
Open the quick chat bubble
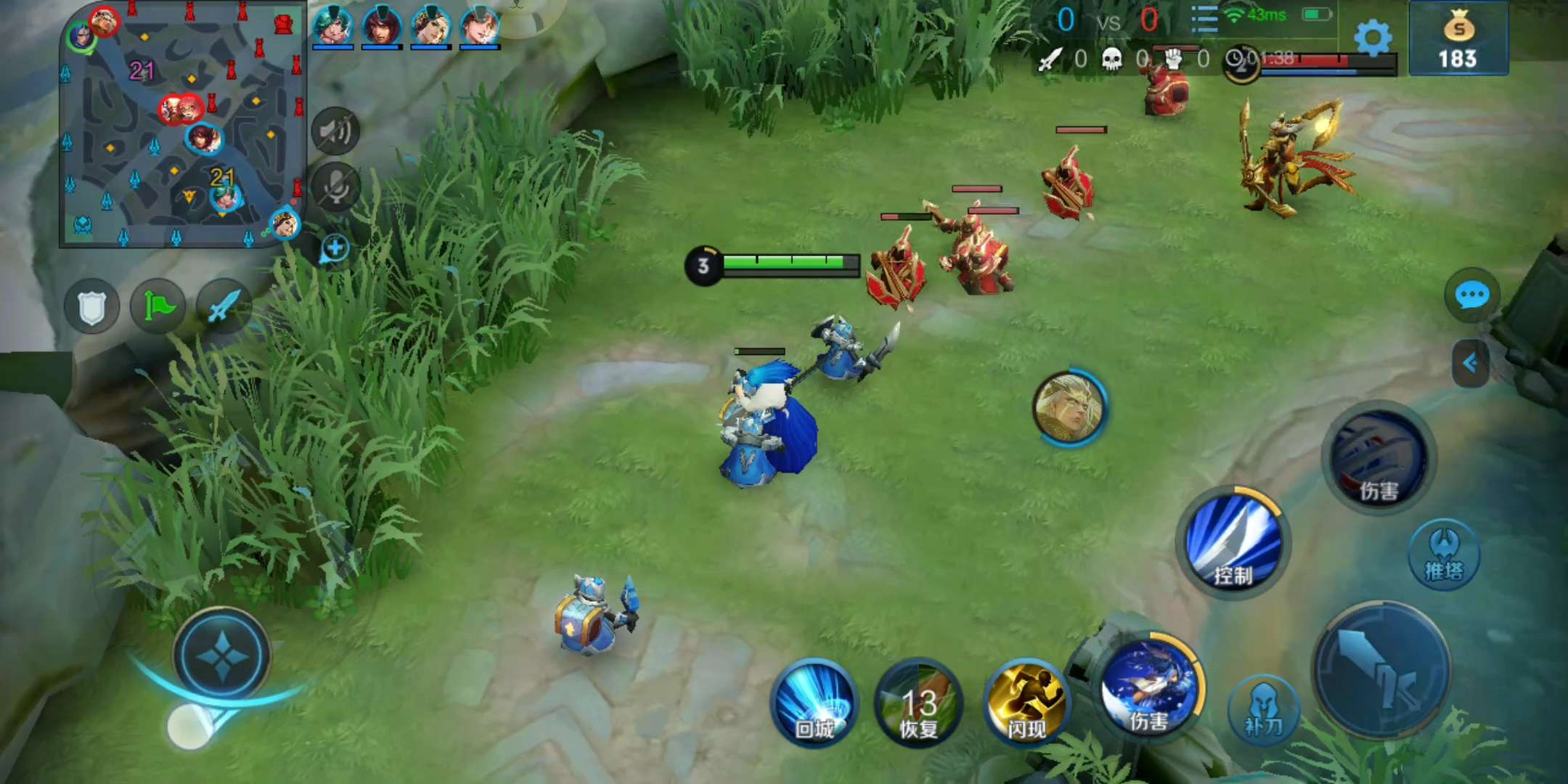click(x=1471, y=295)
